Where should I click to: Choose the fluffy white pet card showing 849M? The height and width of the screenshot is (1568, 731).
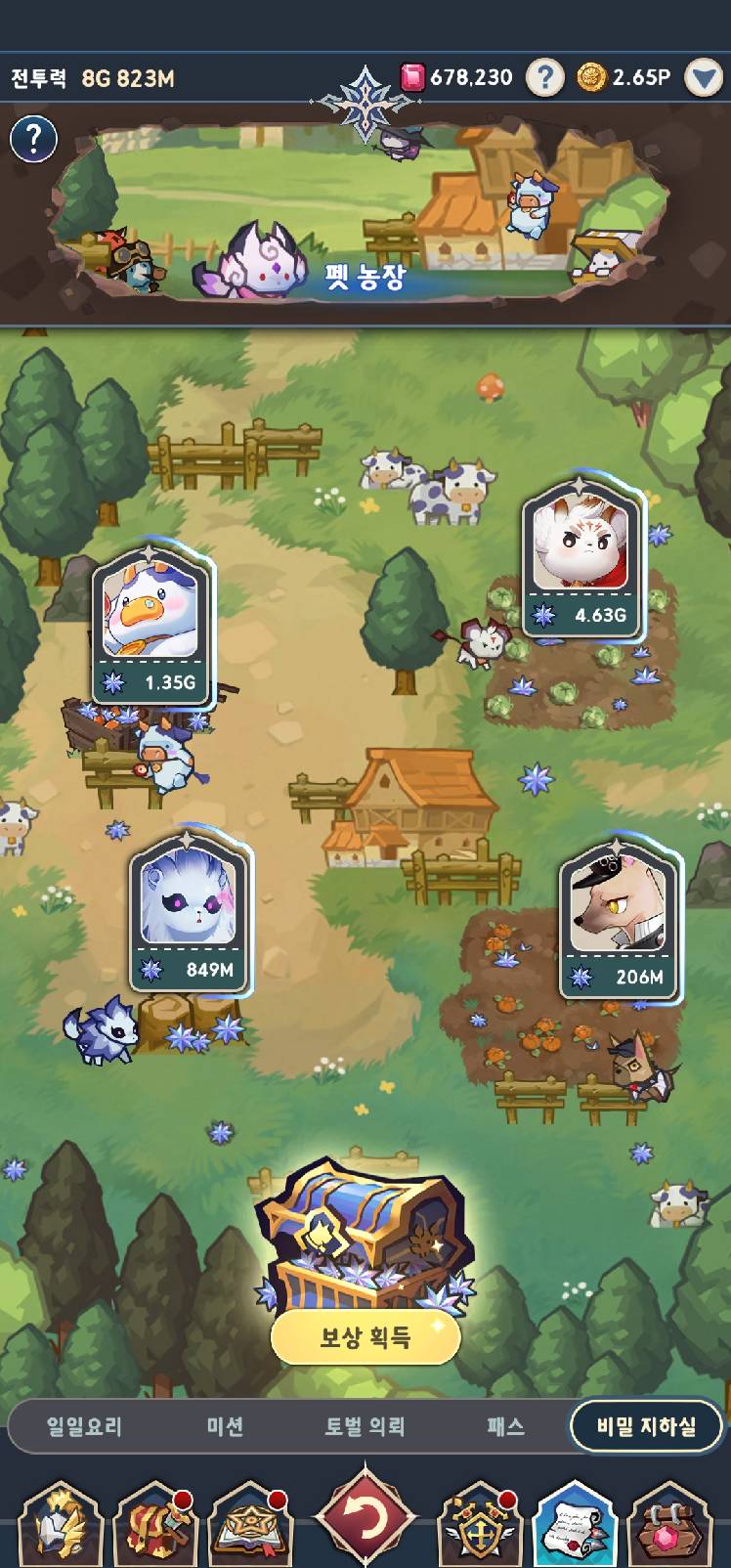[x=190, y=911]
